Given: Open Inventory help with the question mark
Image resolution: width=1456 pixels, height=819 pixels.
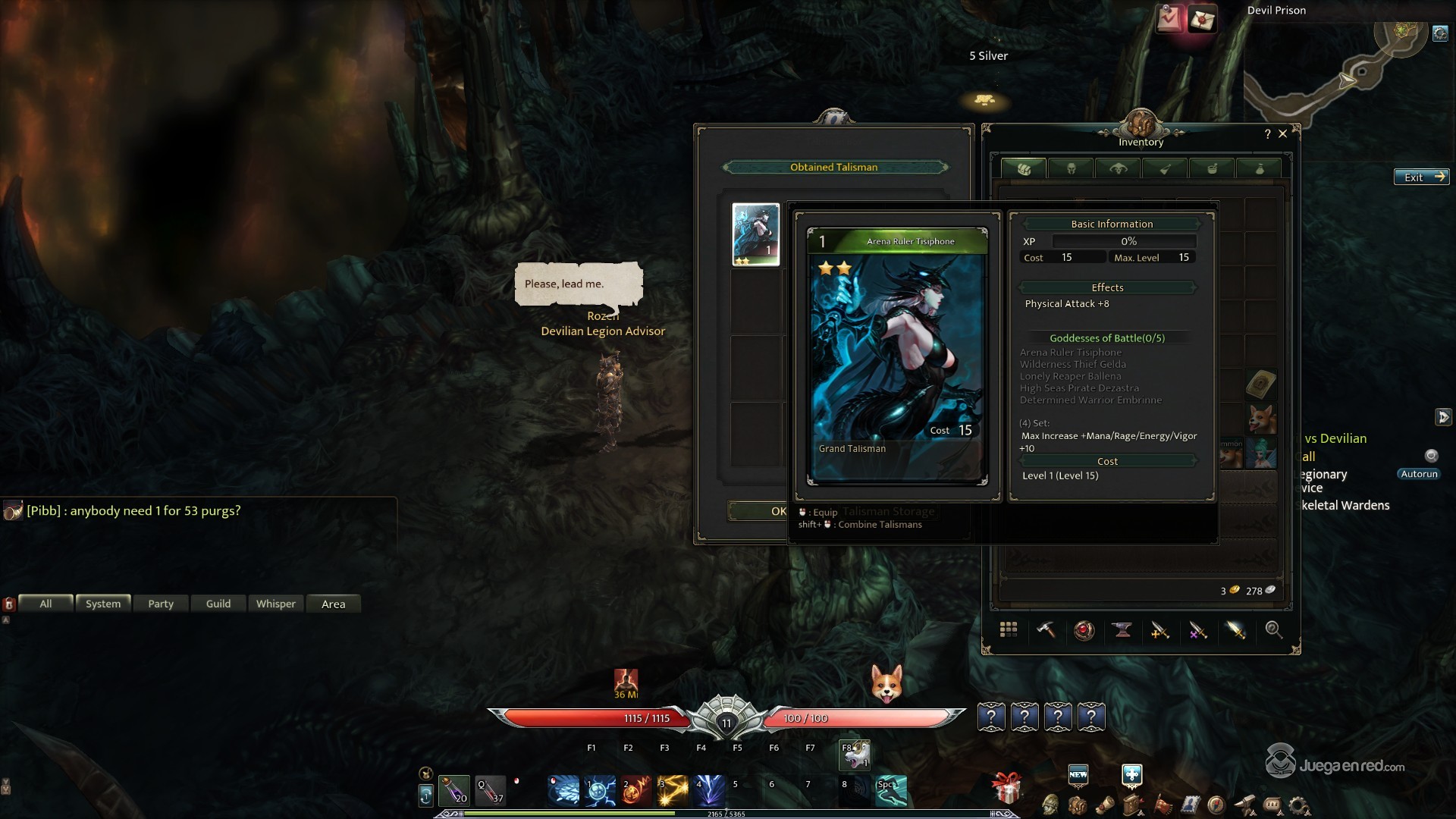Looking at the screenshot, I should point(1267,134).
